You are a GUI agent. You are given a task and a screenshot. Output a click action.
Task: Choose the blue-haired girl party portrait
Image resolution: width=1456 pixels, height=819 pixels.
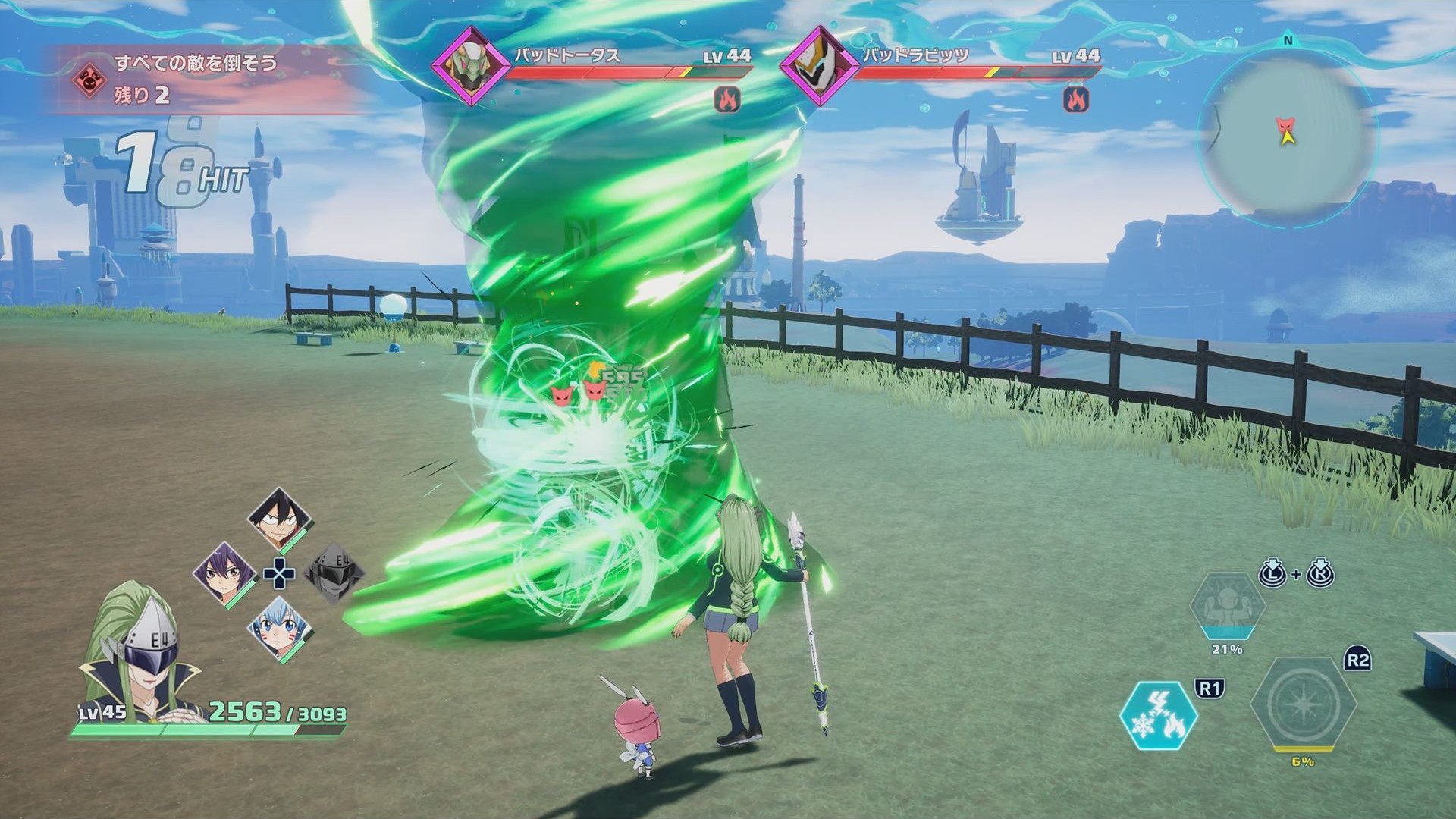tap(279, 628)
